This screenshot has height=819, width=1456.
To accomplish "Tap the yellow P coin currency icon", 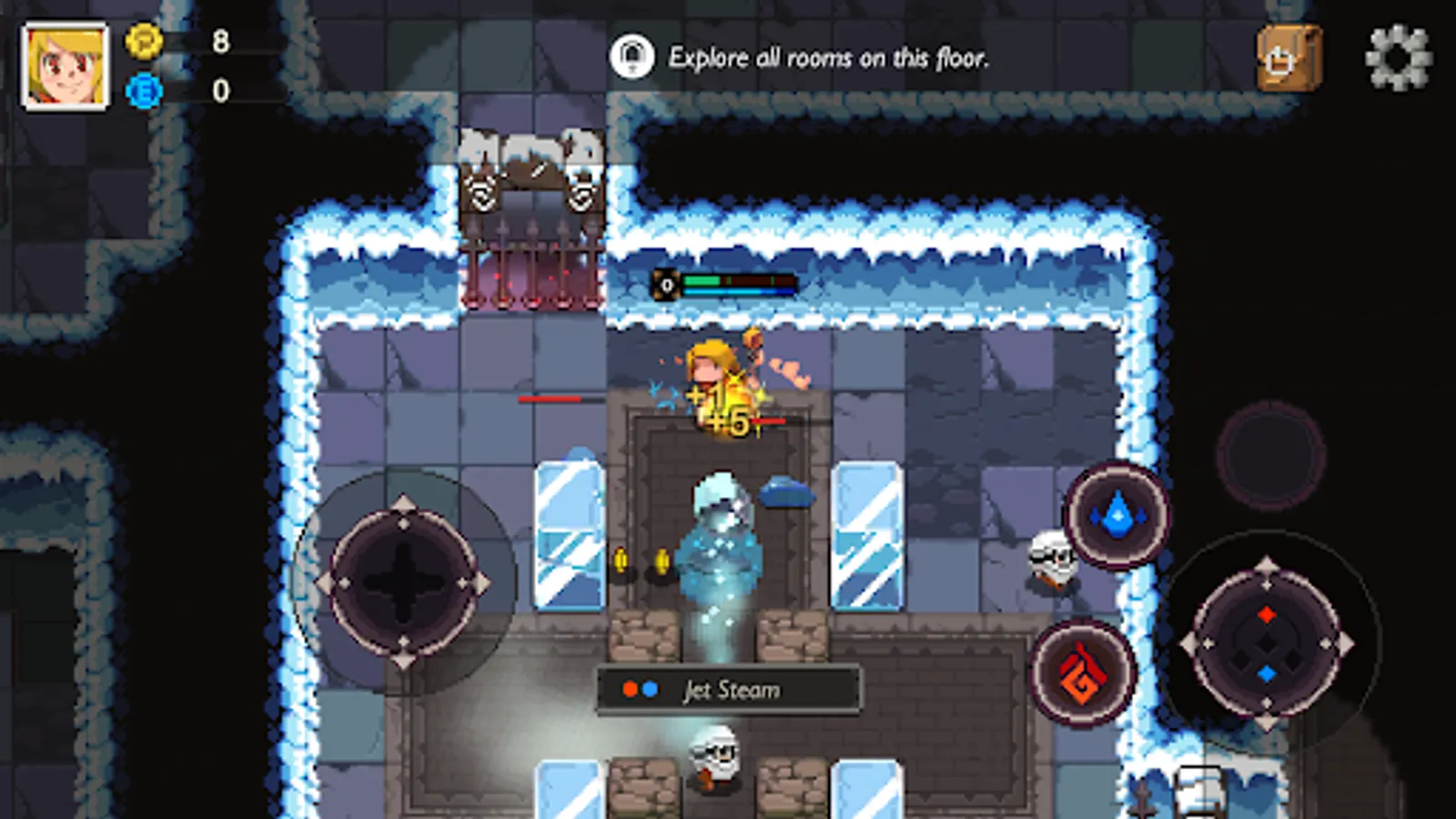I will coord(144,43).
